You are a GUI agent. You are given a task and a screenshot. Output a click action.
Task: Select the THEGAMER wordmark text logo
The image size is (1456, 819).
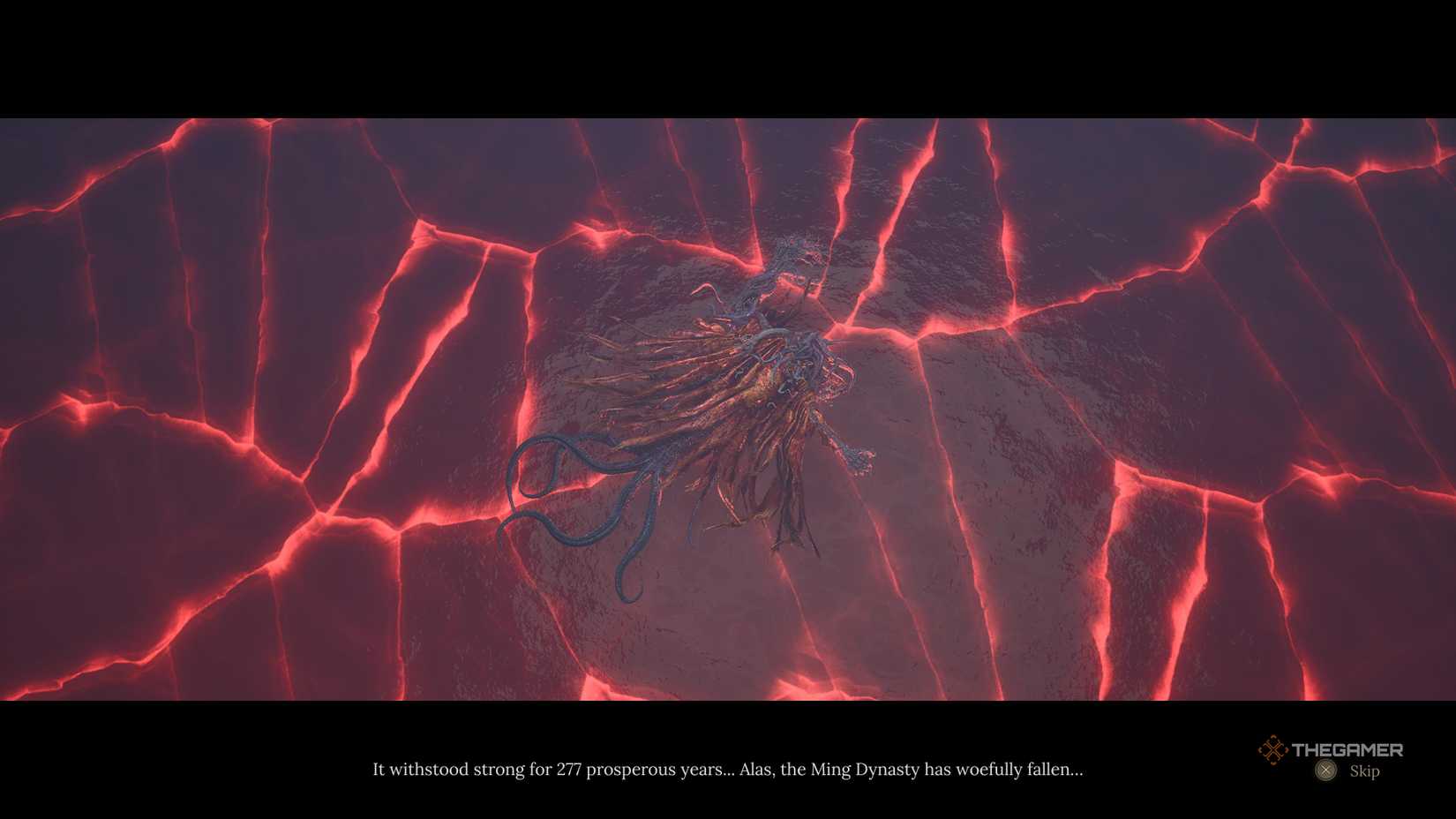point(1348,749)
